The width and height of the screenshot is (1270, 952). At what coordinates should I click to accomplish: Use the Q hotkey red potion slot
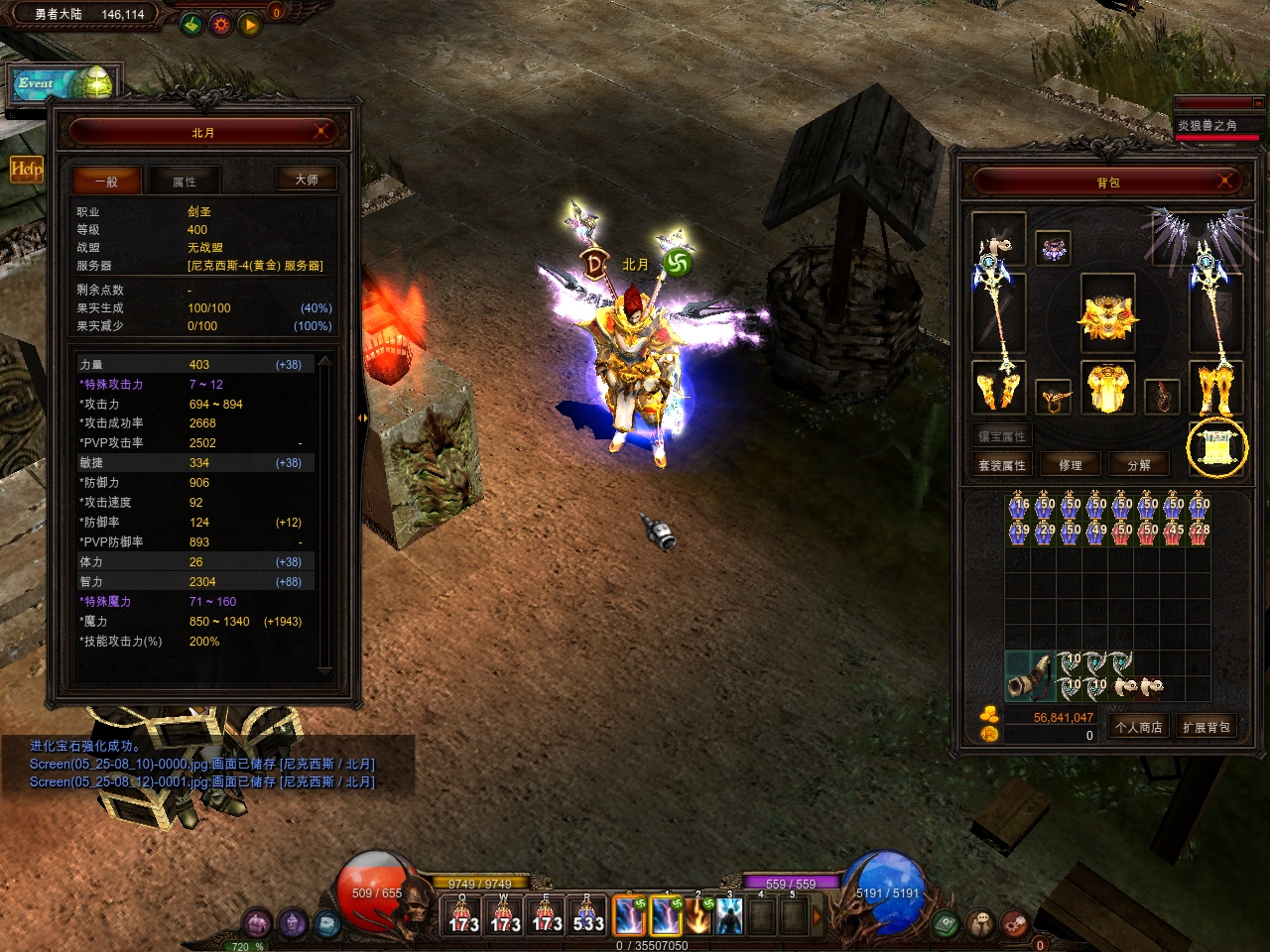coord(462,916)
